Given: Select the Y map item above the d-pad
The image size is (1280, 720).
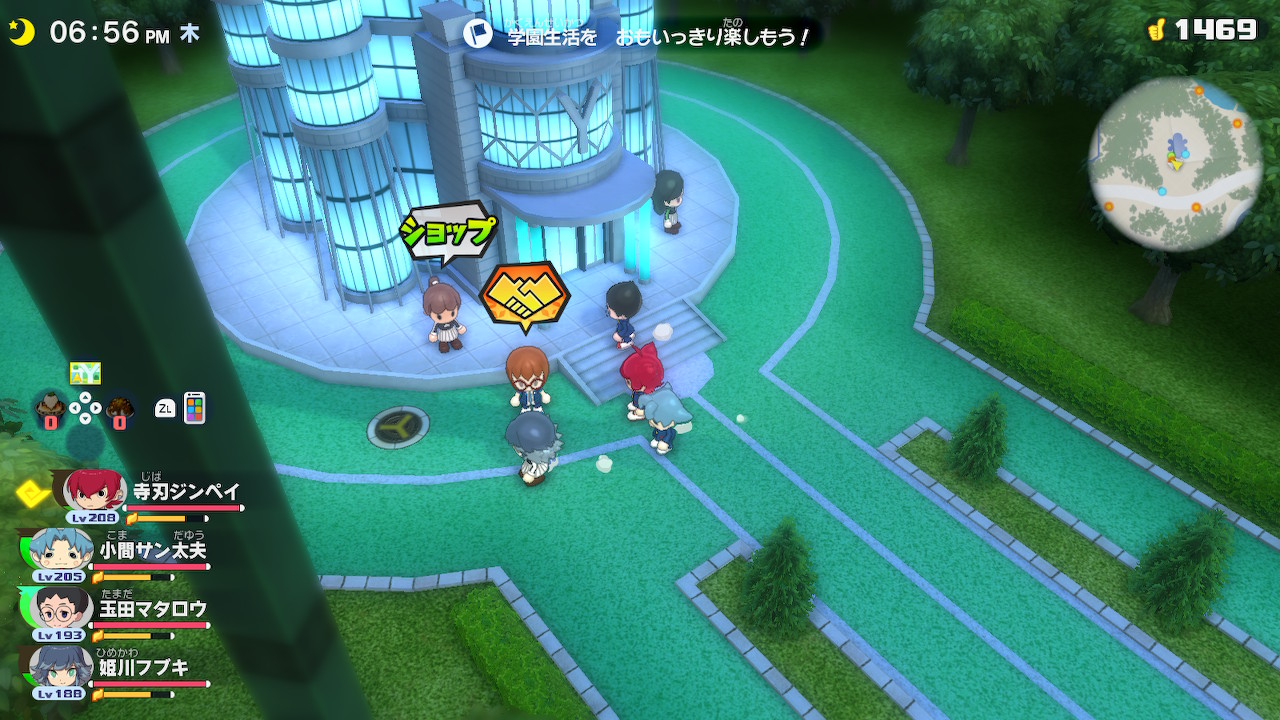Looking at the screenshot, I should tap(85, 373).
